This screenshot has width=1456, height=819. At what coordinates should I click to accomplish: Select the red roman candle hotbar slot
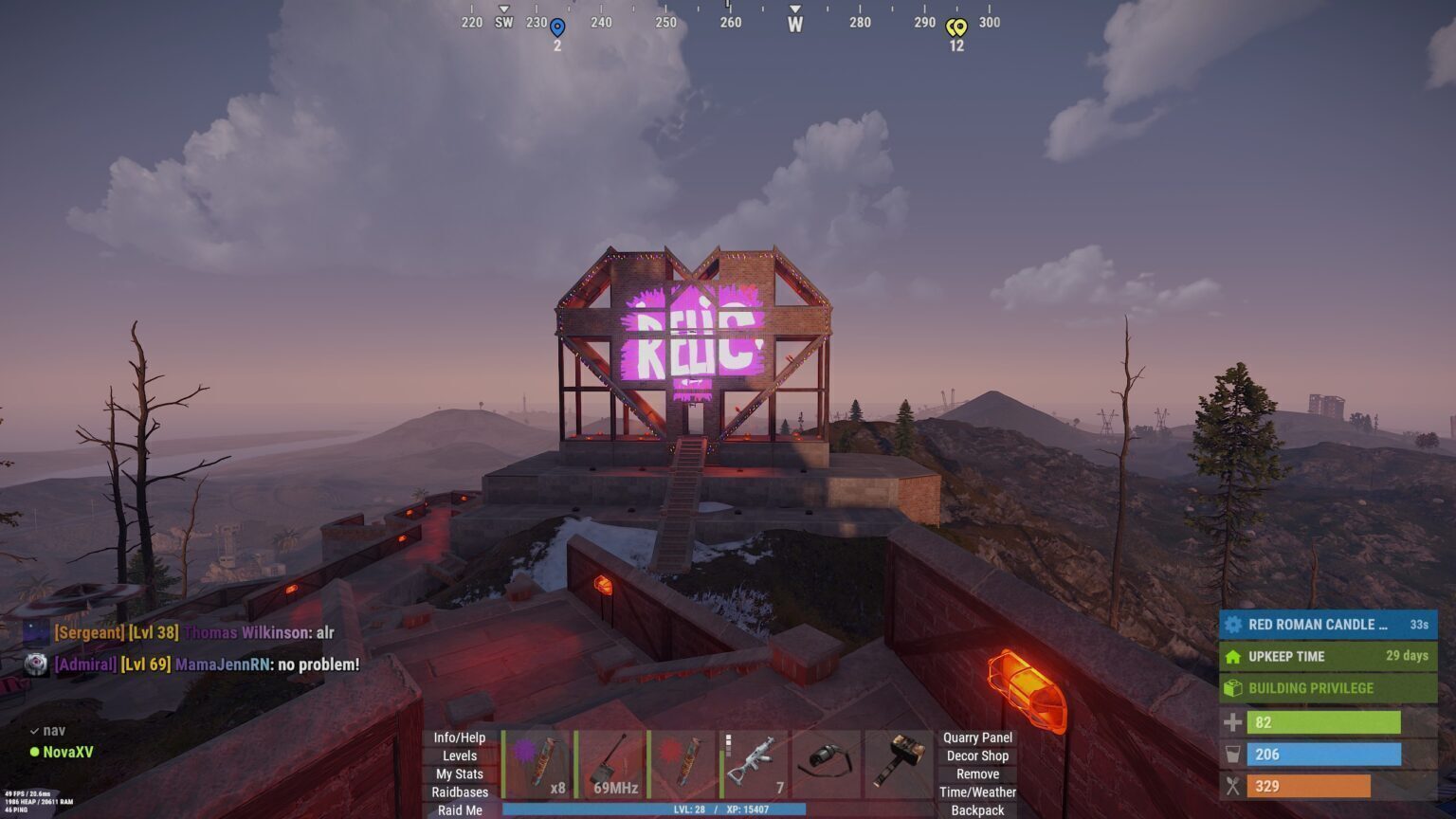tap(682, 764)
